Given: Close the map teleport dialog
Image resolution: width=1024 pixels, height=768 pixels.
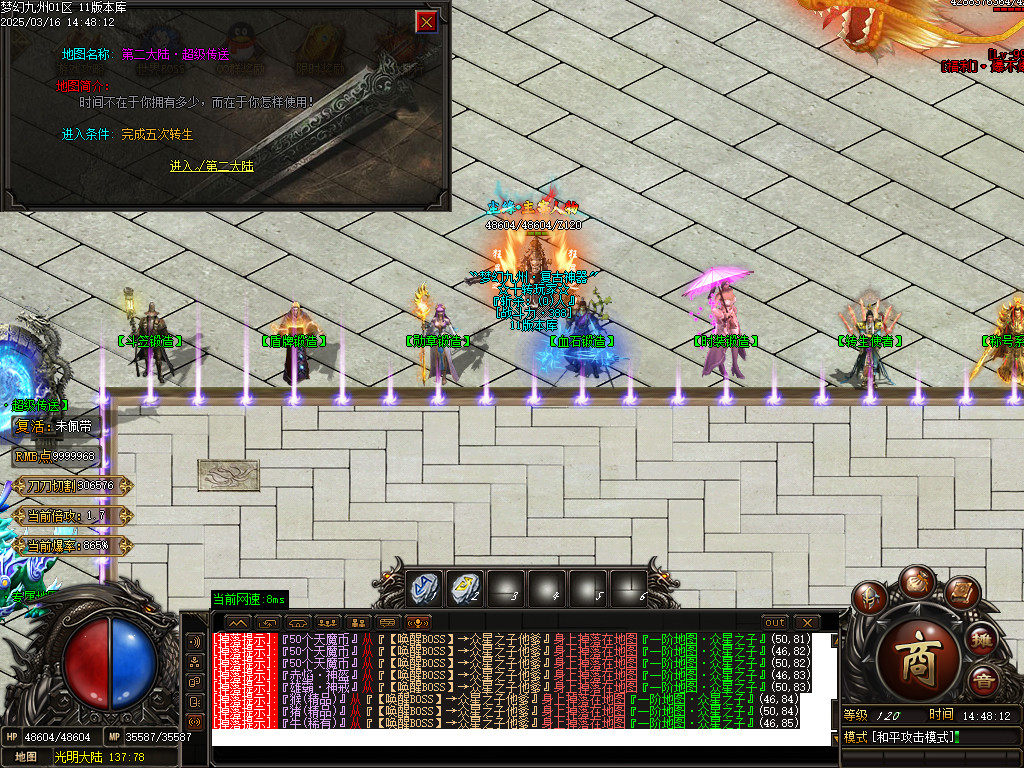Looking at the screenshot, I should (427, 22).
